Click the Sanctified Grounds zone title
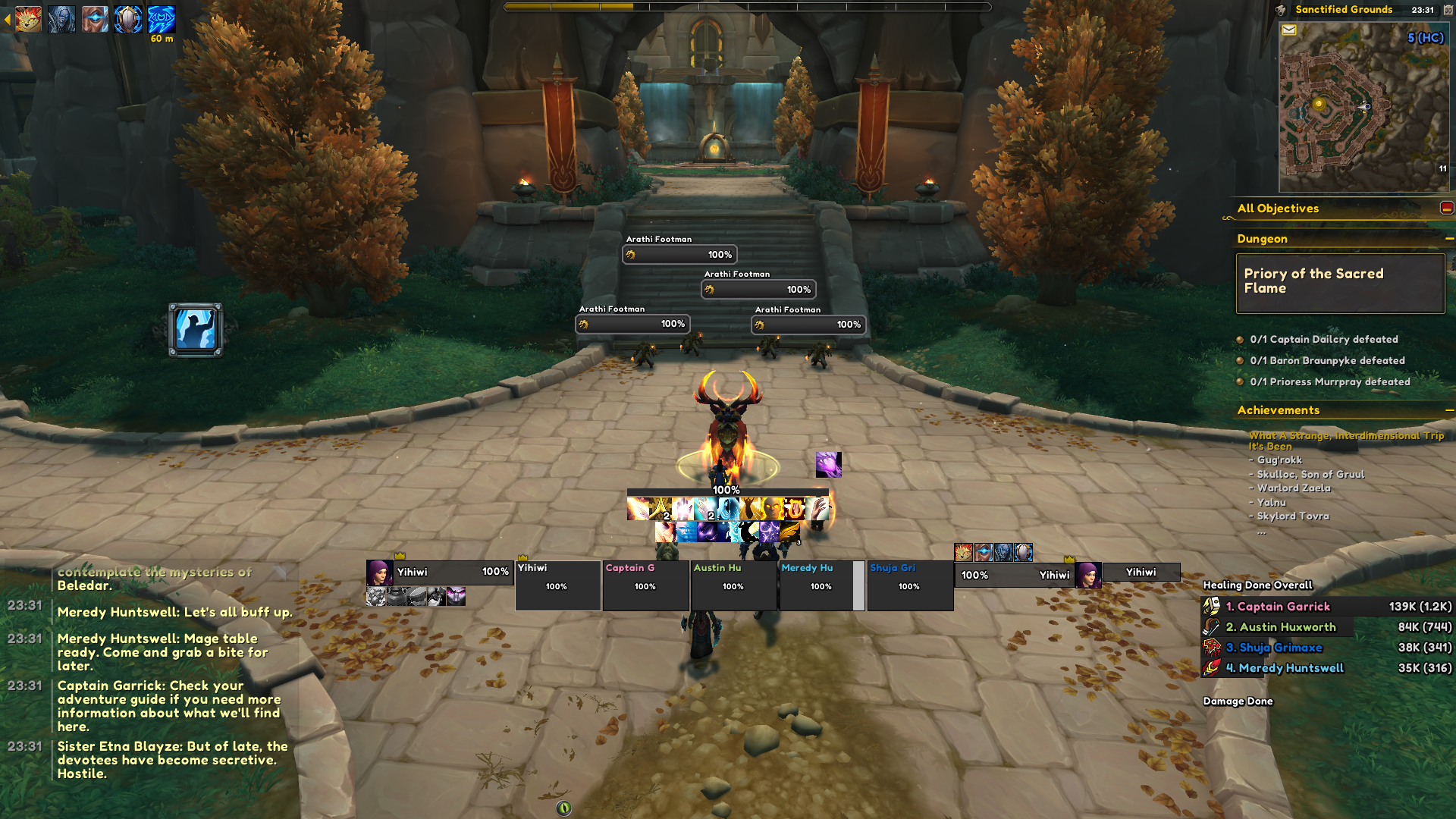Image resolution: width=1456 pixels, height=819 pixels. point(1344,10)
